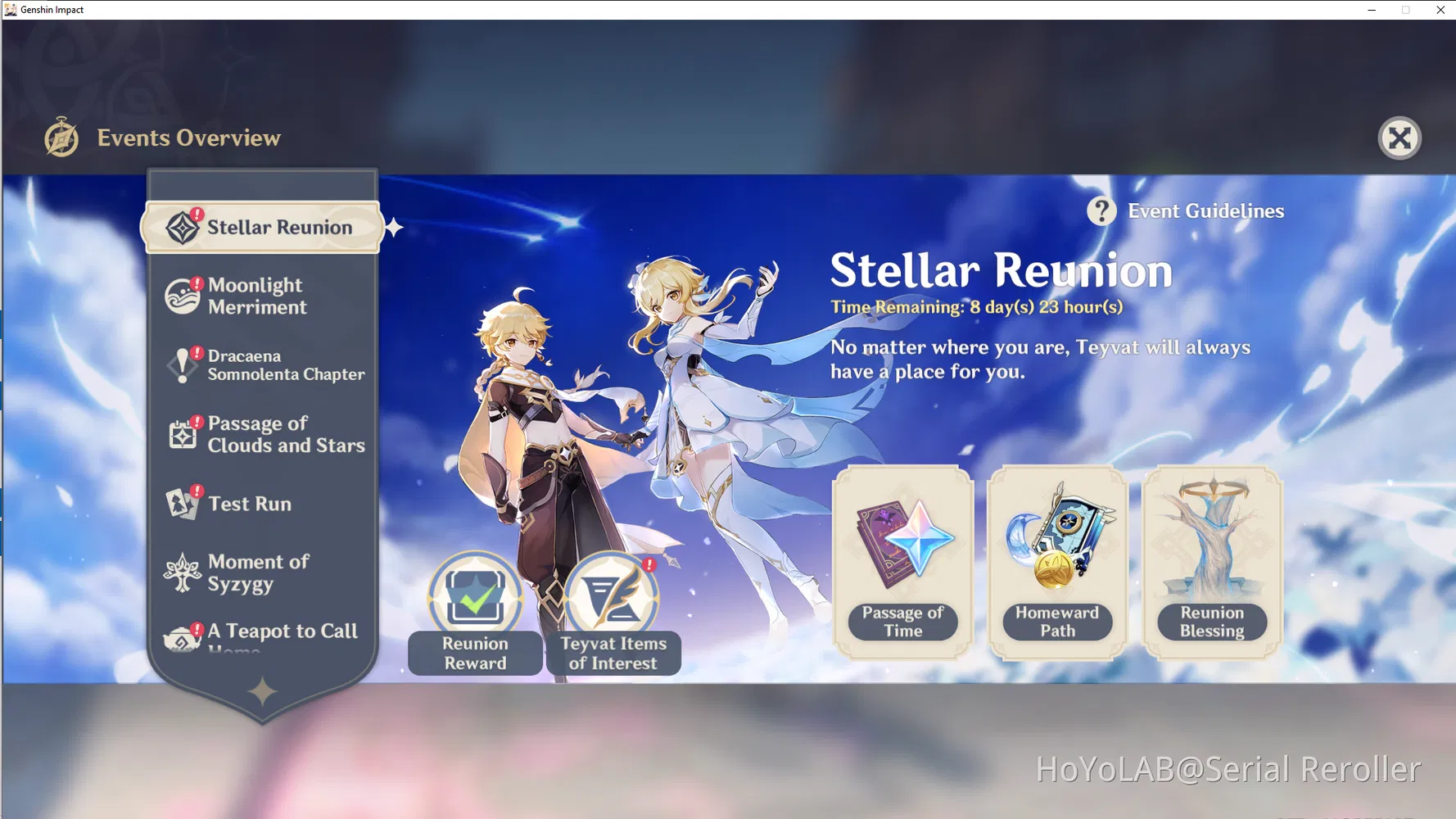Click the Events Overview compass icon
The height and width of the screenshot is (819, 1456).
pyautogui.click(x=61, y=138)
